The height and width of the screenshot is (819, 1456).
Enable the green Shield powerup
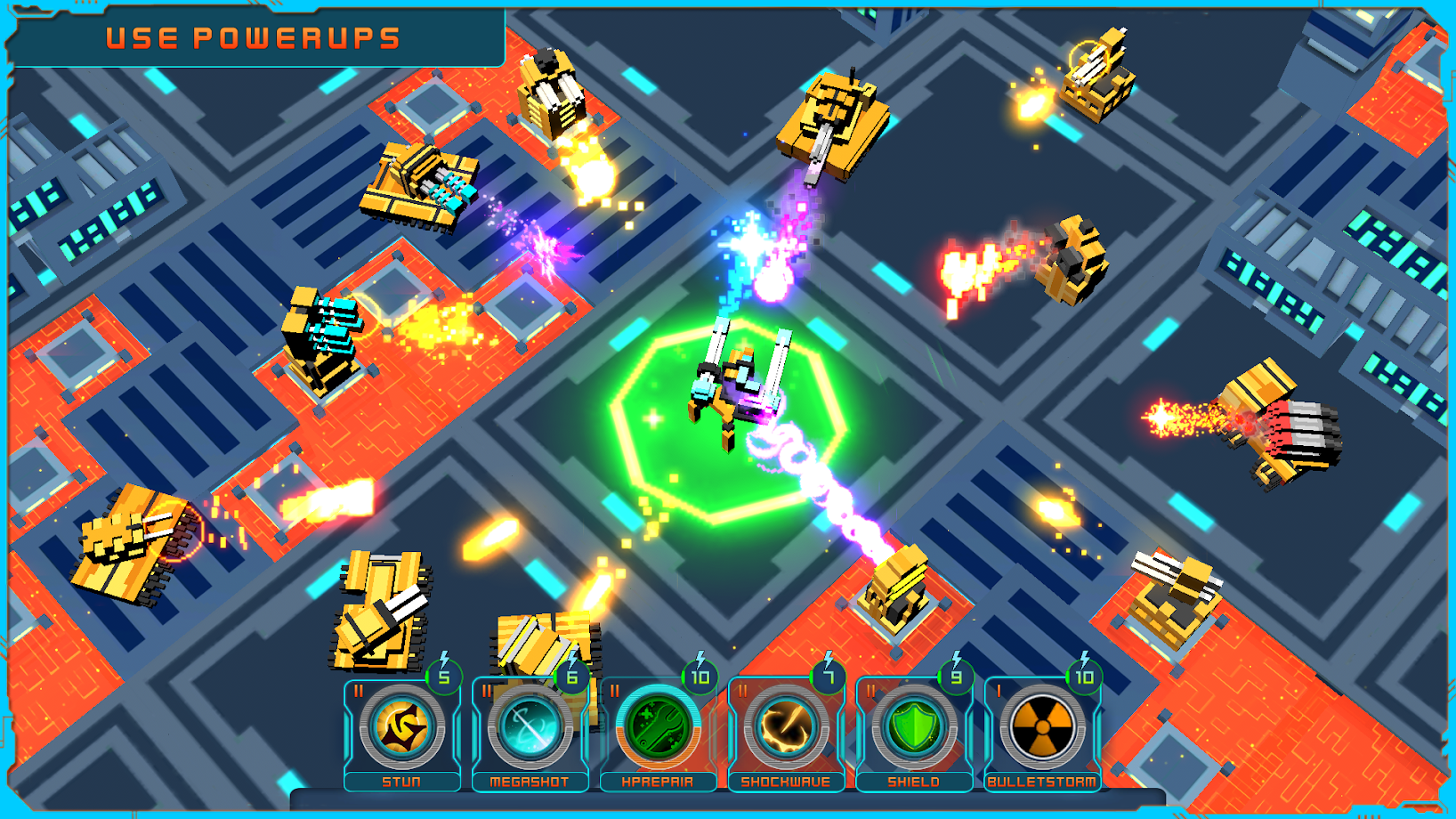(x=914, y=728)
